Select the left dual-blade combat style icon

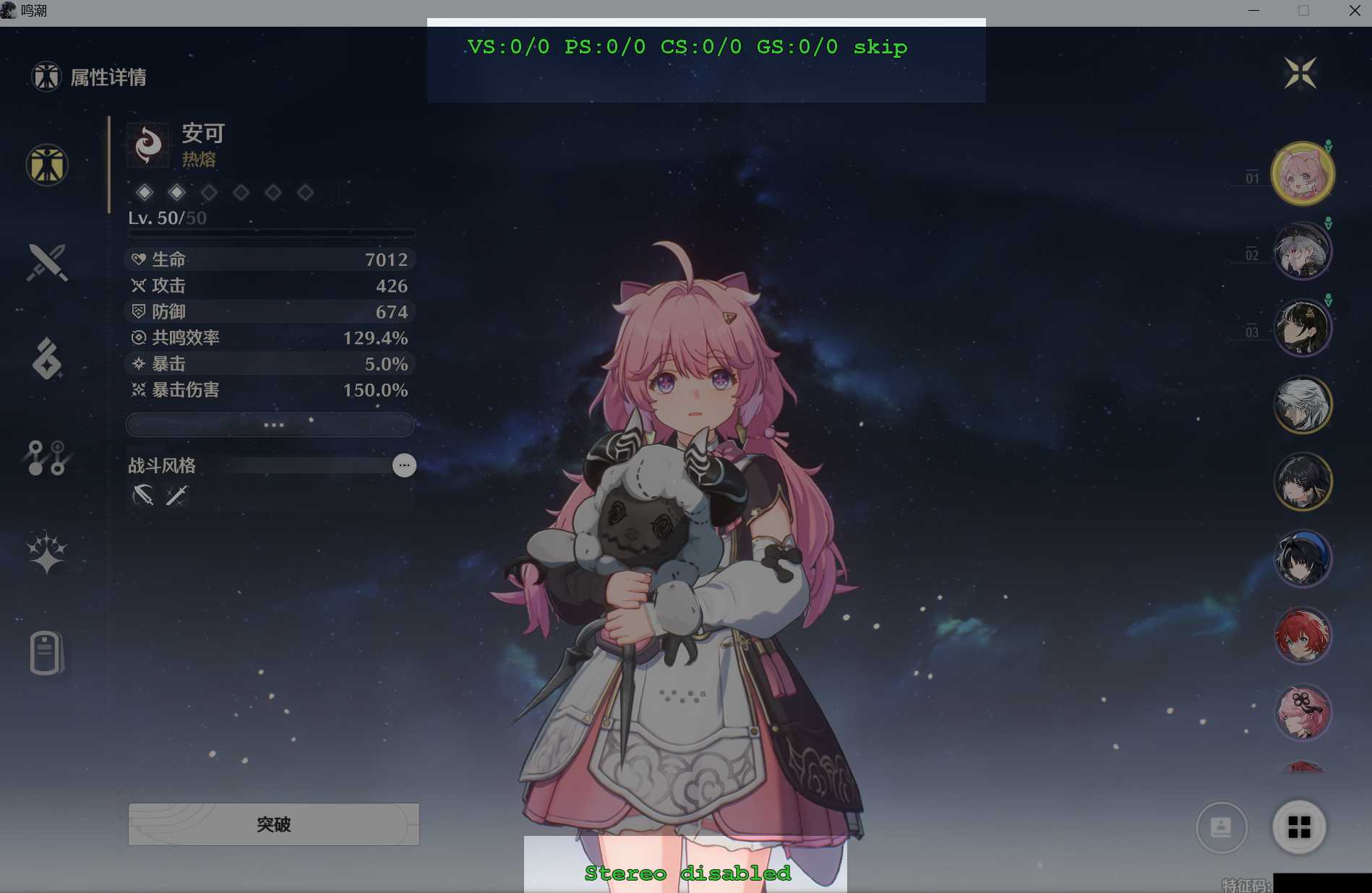(x=142, y=495)
